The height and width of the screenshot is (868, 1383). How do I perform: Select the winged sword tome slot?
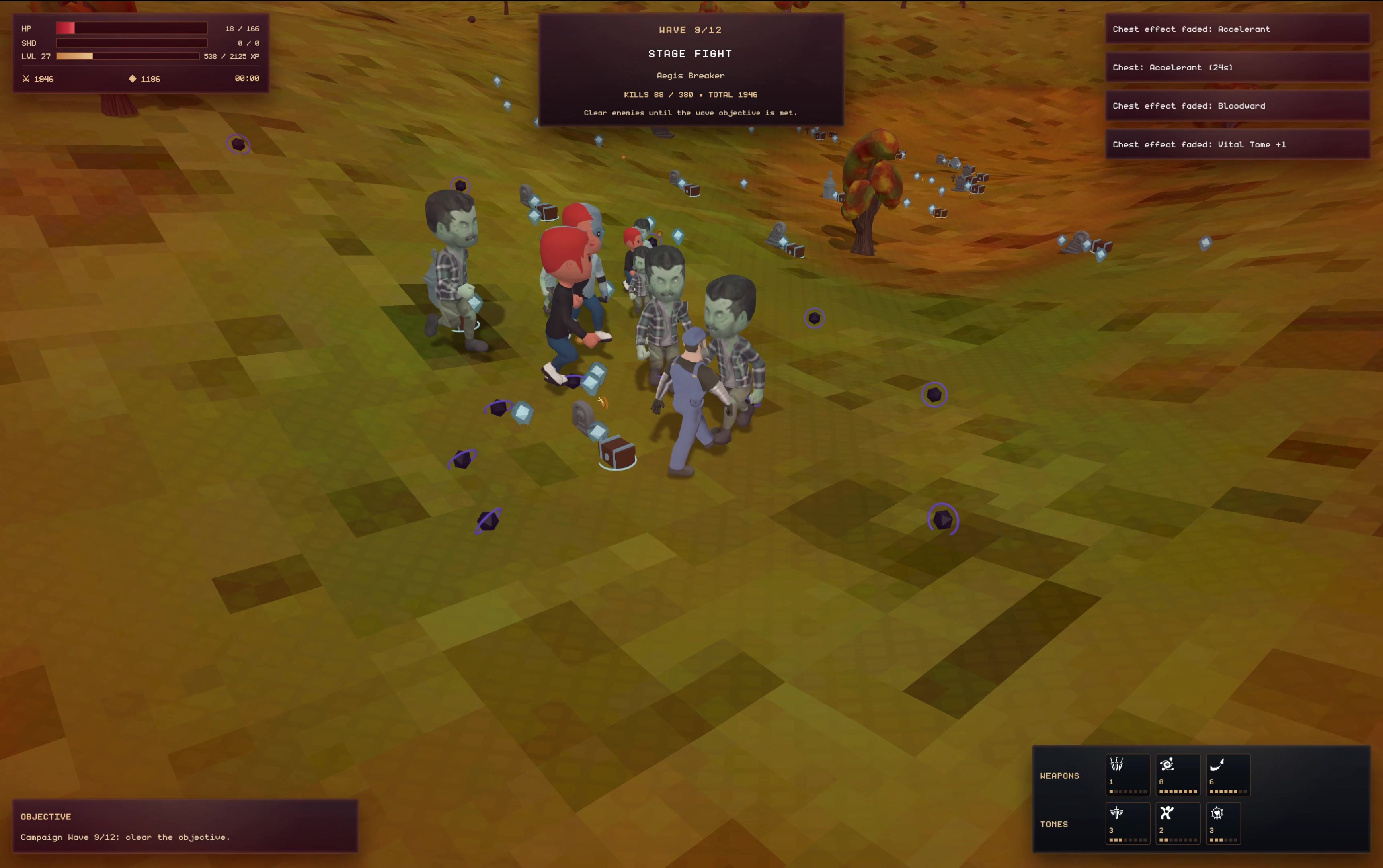pyautogui.click(x=1127, y=823)
